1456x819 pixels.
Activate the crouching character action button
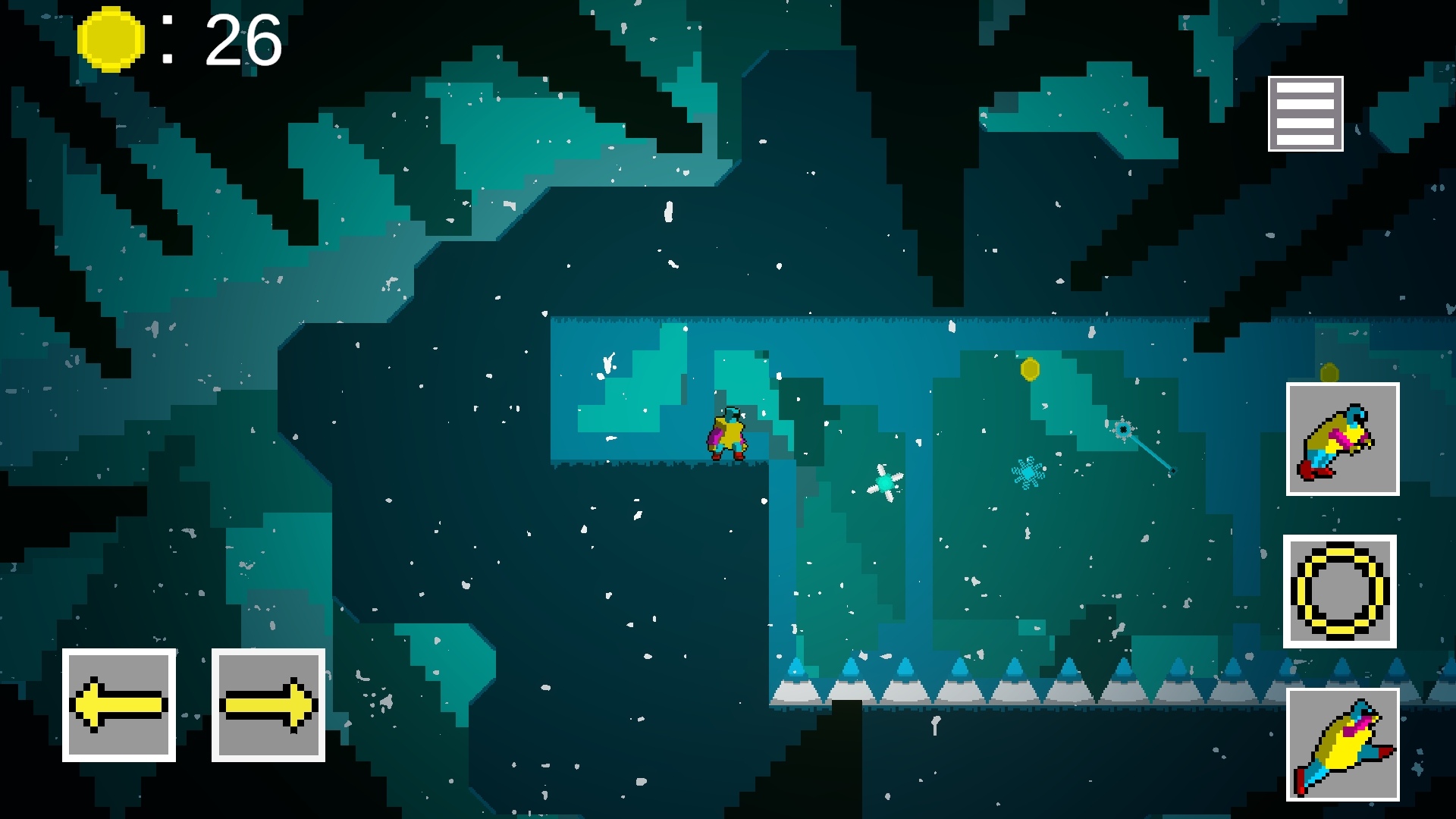click(x=1342, y=439)
